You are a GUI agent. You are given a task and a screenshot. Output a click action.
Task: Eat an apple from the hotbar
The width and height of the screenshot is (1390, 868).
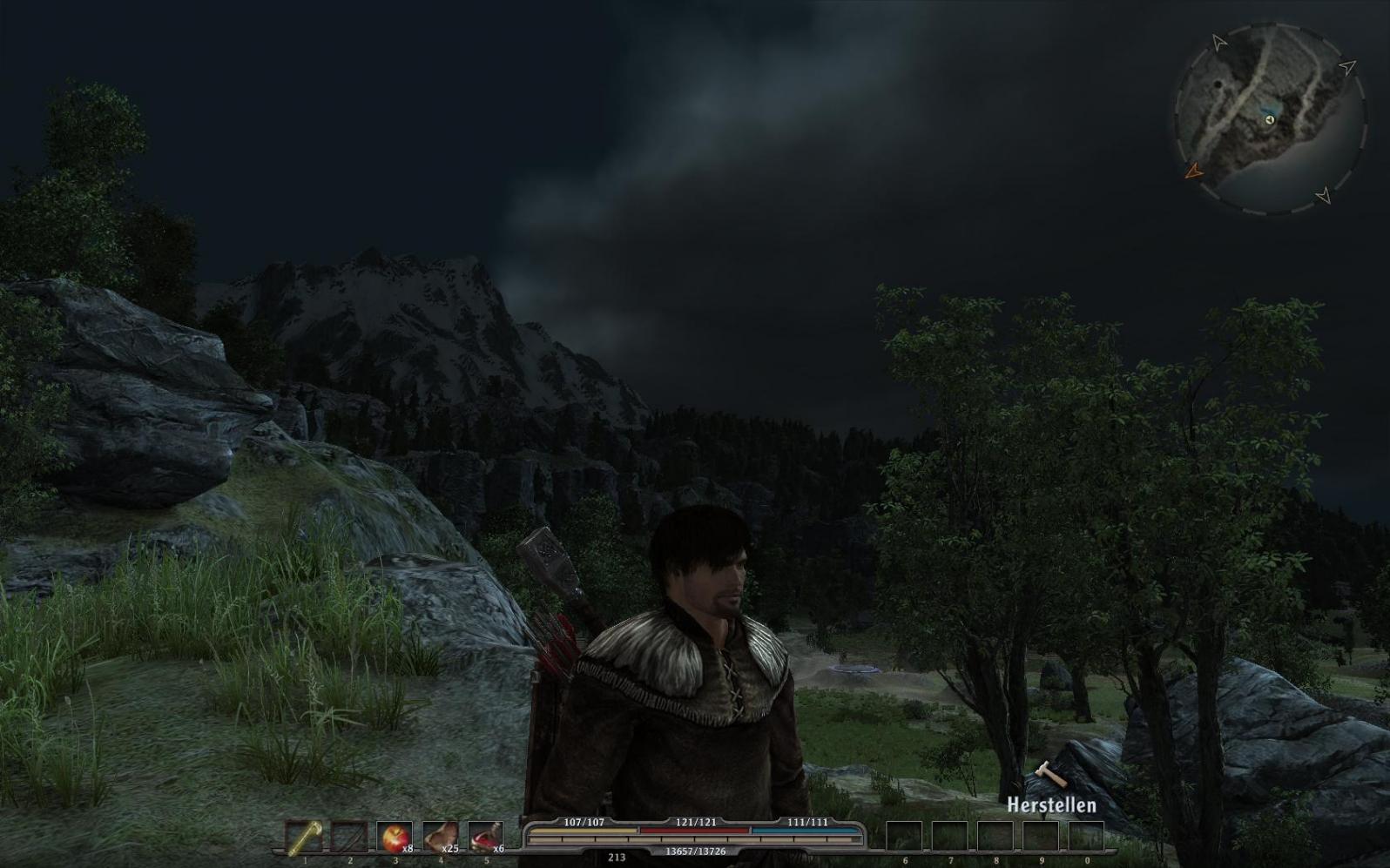click(x=395, y=838)
